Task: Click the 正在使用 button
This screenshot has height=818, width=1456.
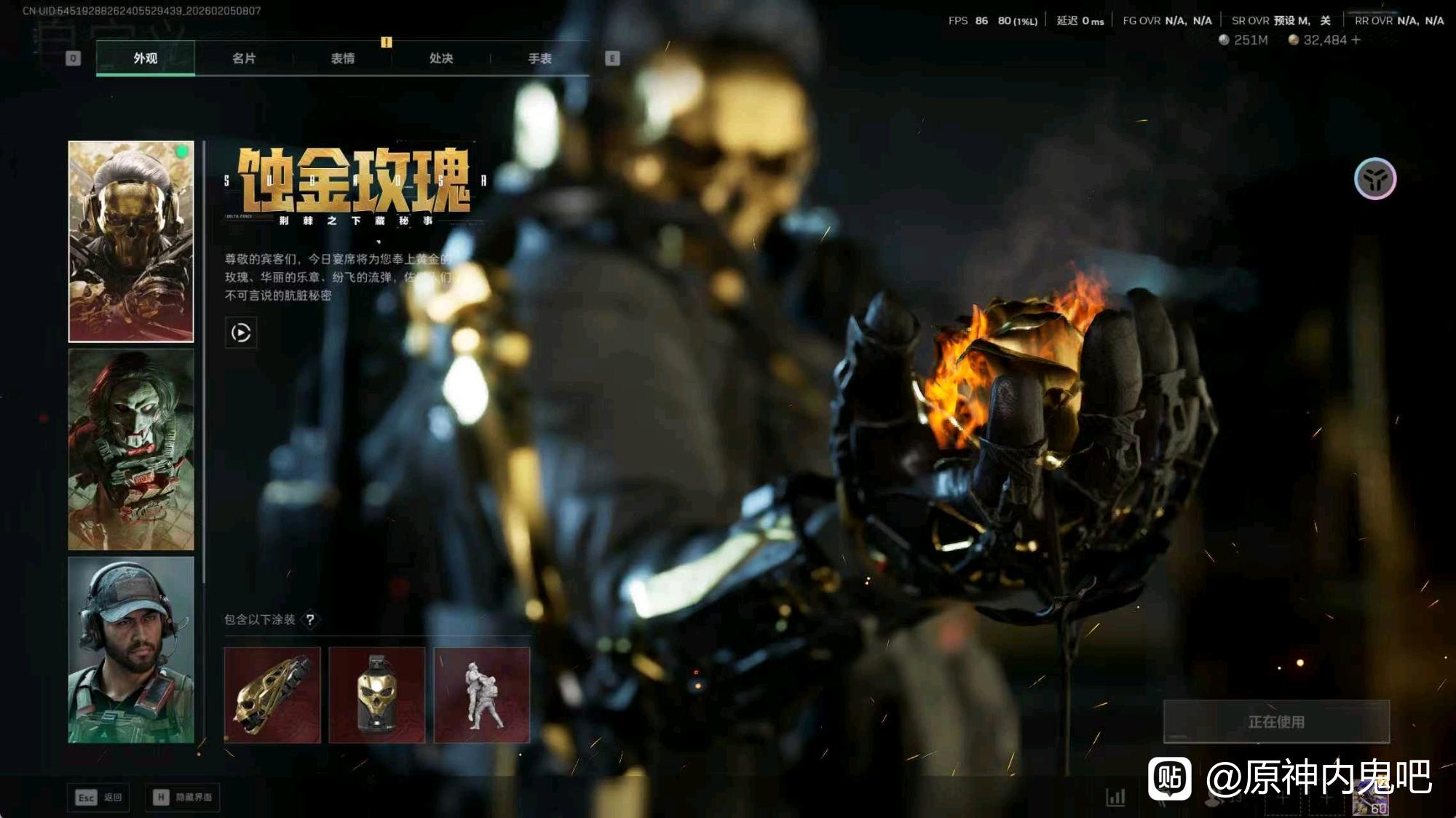Action: 1276,721
